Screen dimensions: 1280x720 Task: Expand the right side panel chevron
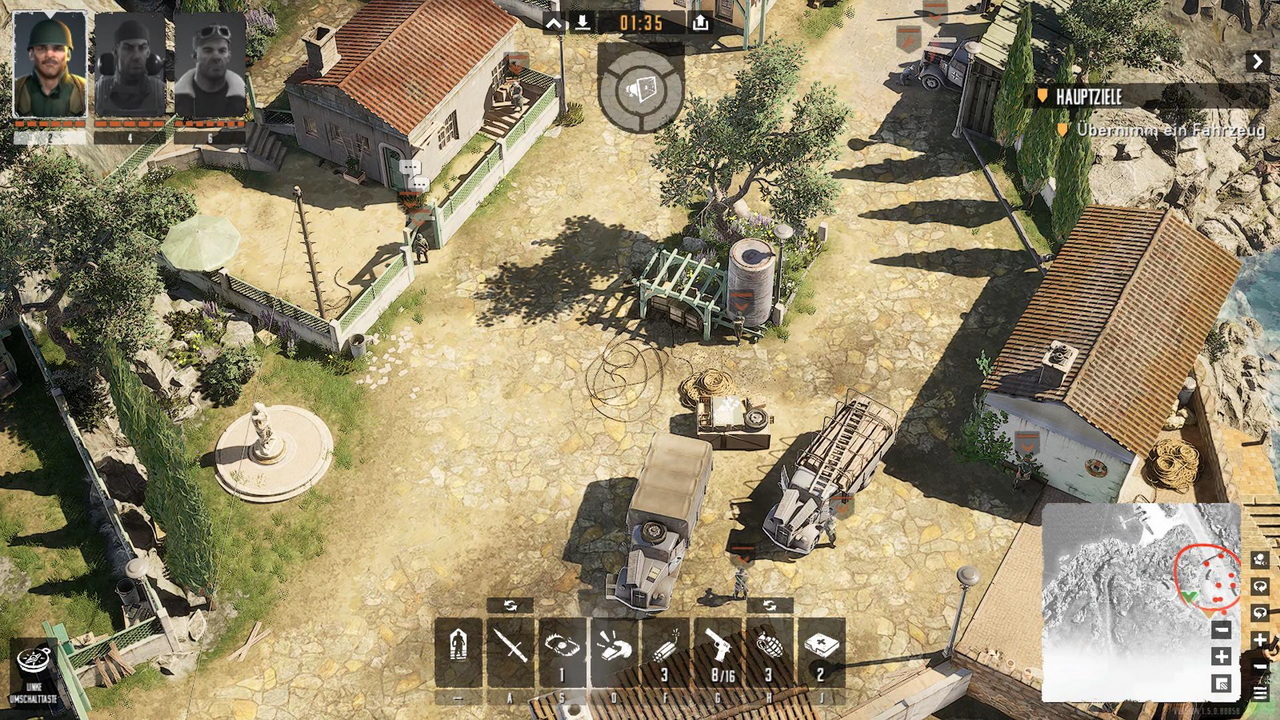[x=1258, y=60]
